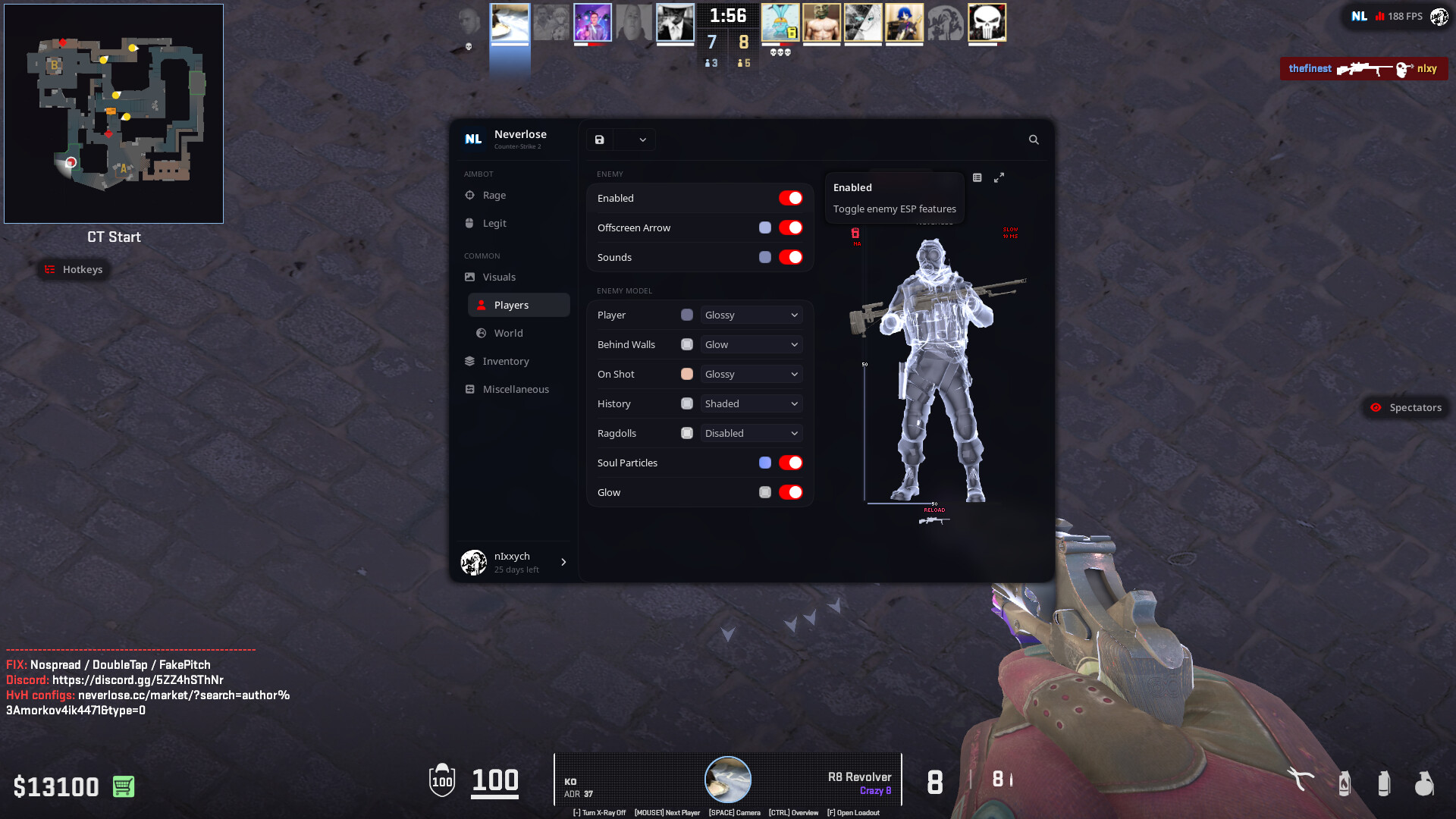The width and height of the screenshot is (1456, 819).
Task: Toggle the enemy Sounds switch
Action: (x=790, y=257)
